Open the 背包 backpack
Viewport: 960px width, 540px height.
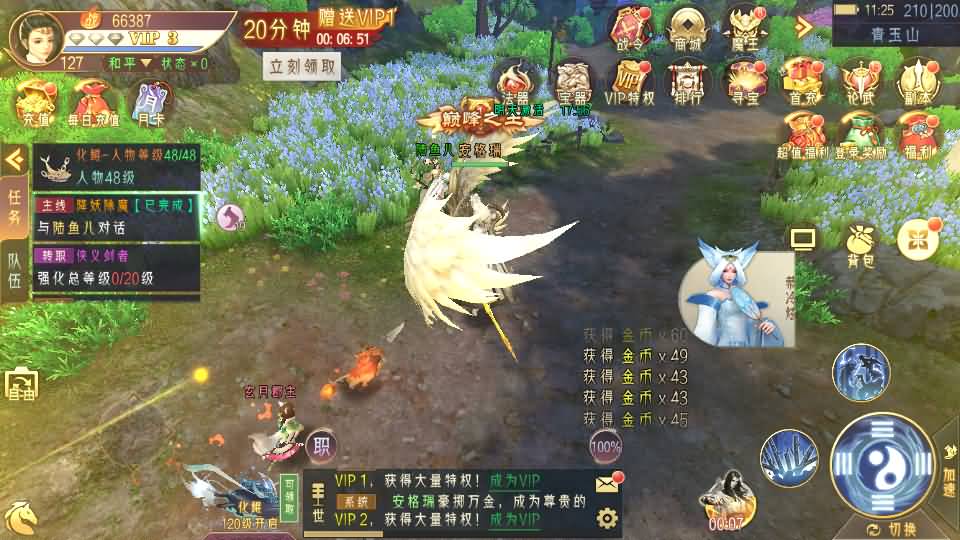860,244
